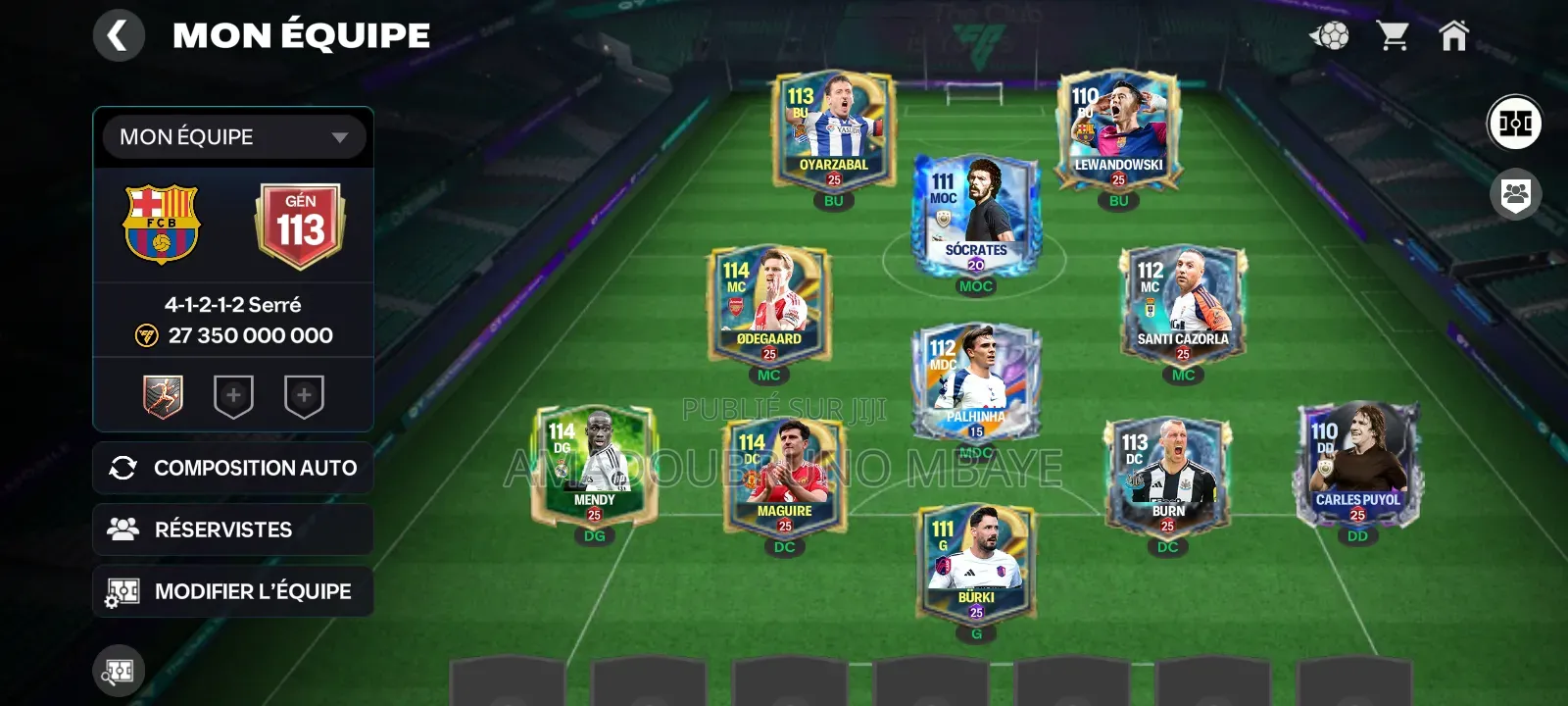Open Modifier l'Équipe settings
Viewport: 1568px width, 706px height.
point(232,591)
